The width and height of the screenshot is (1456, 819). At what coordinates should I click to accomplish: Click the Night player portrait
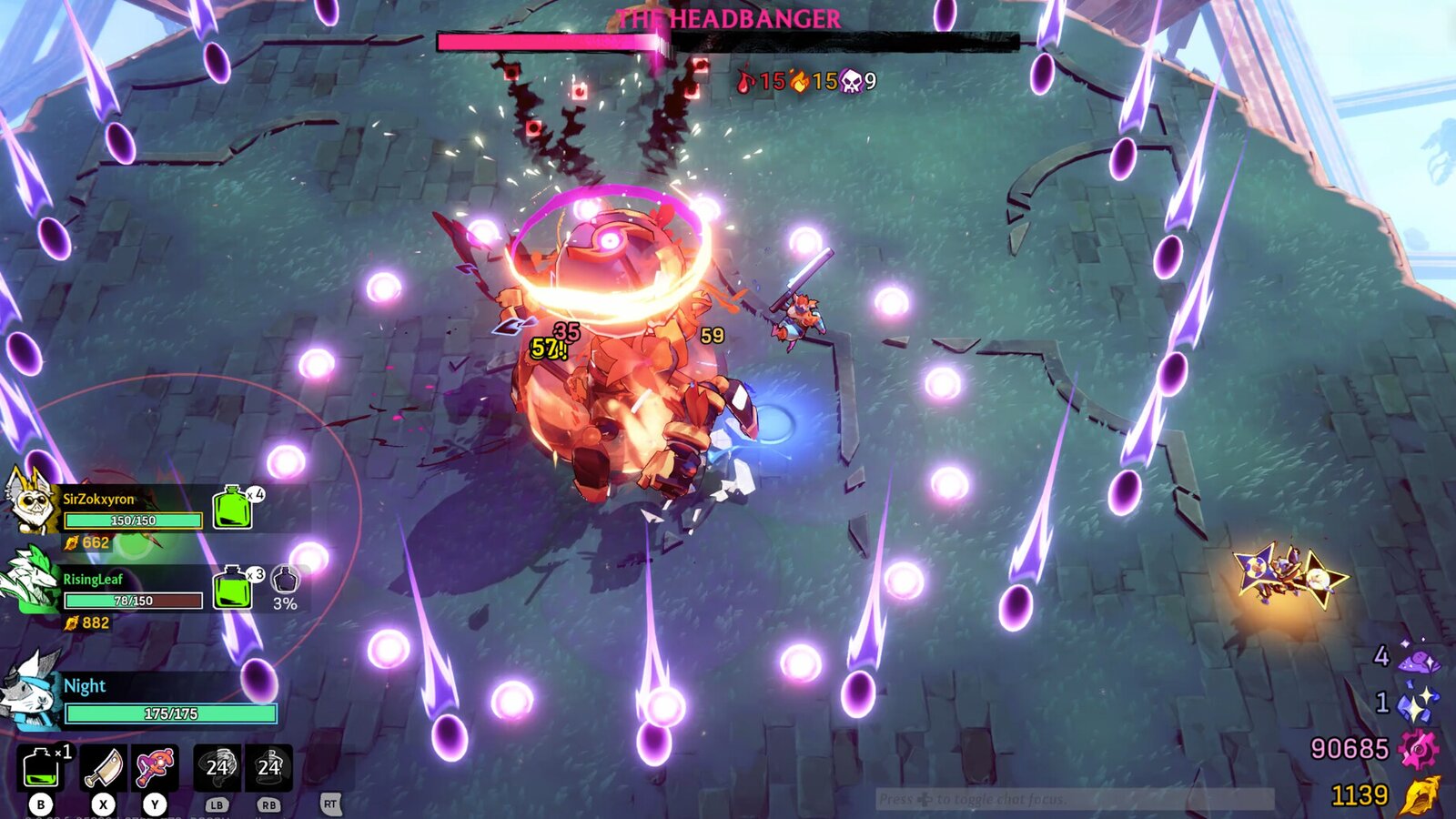29,690
